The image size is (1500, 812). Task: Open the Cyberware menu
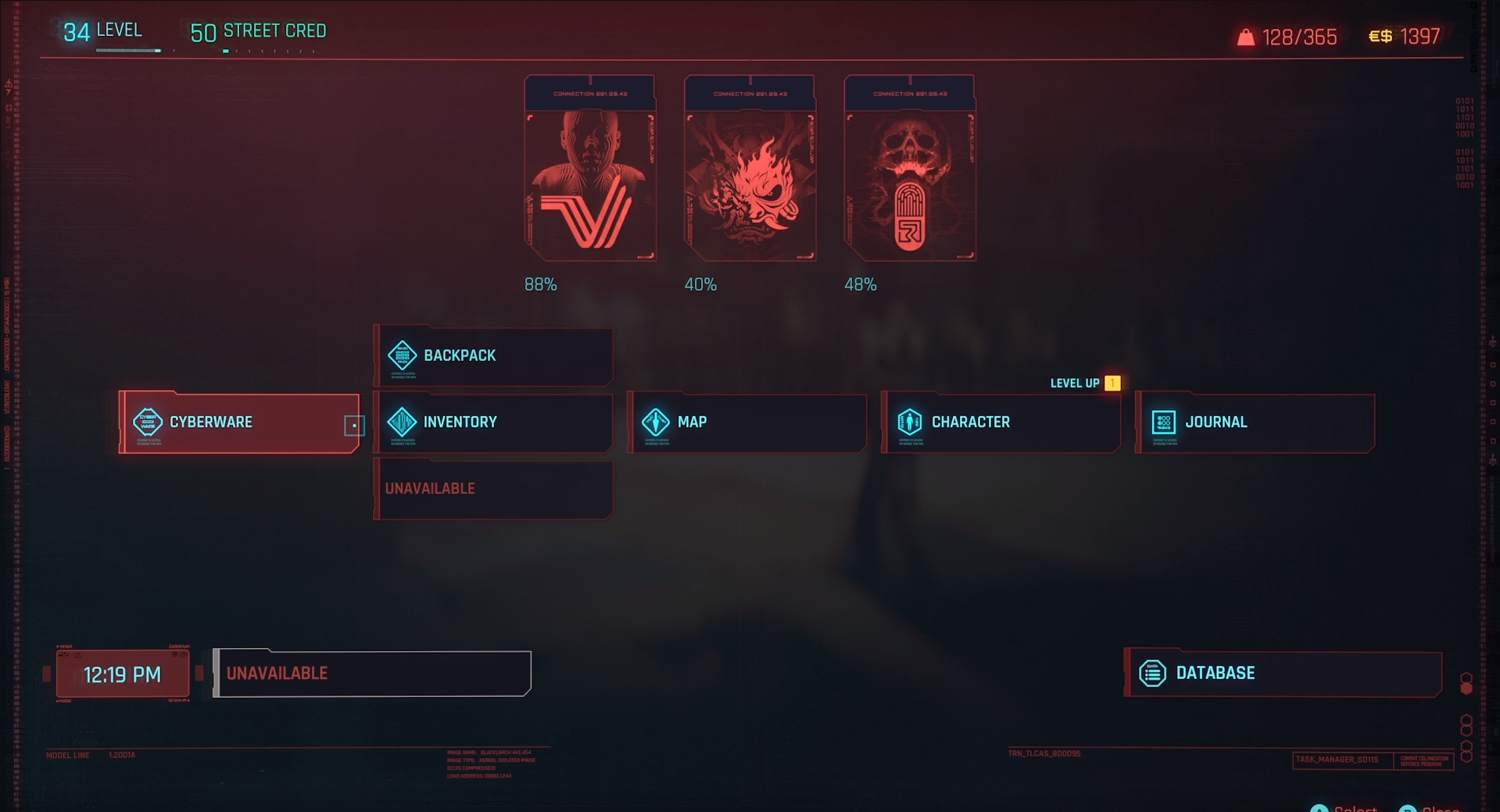tap(238, 423)
